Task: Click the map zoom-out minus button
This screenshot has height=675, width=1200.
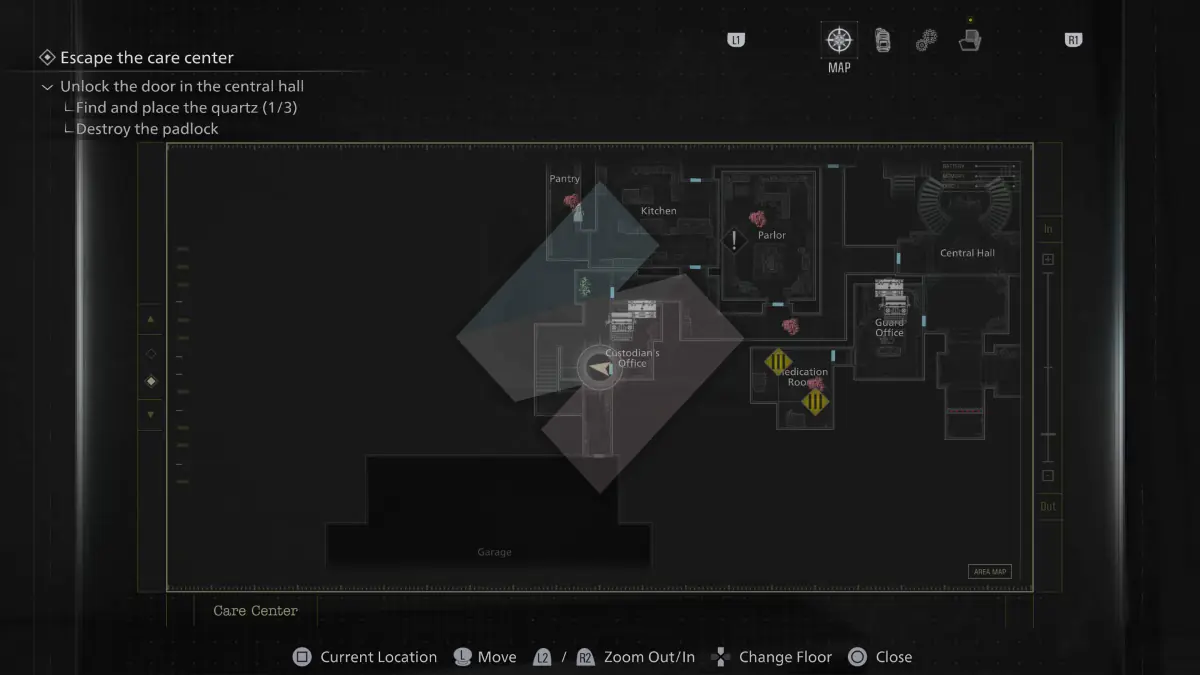Action: [x=1048, y=476]
